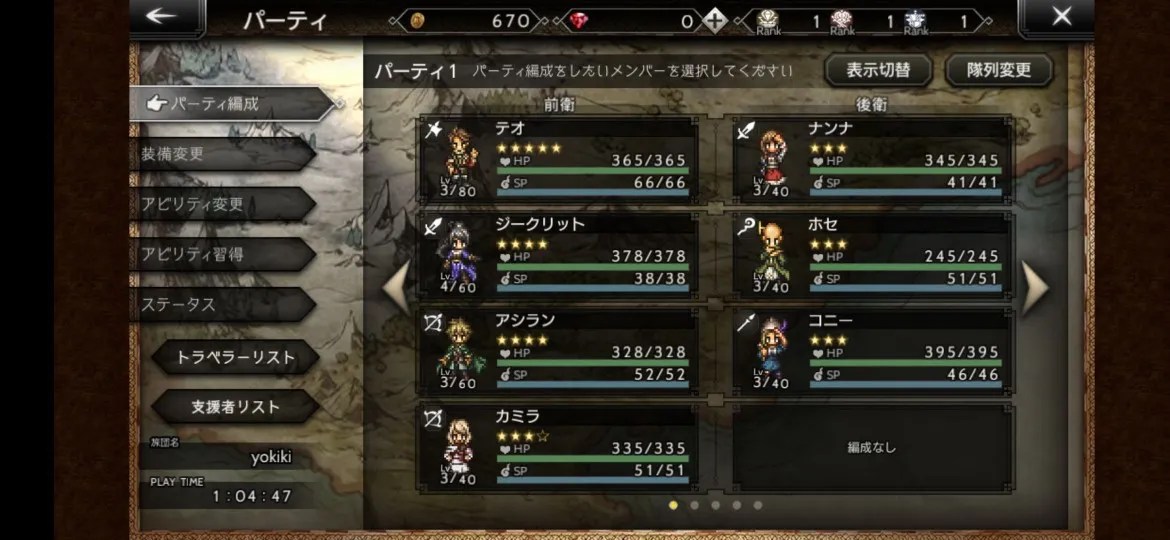Select party member テオ
Screen dimensions: 1170x540
[557, 159]
